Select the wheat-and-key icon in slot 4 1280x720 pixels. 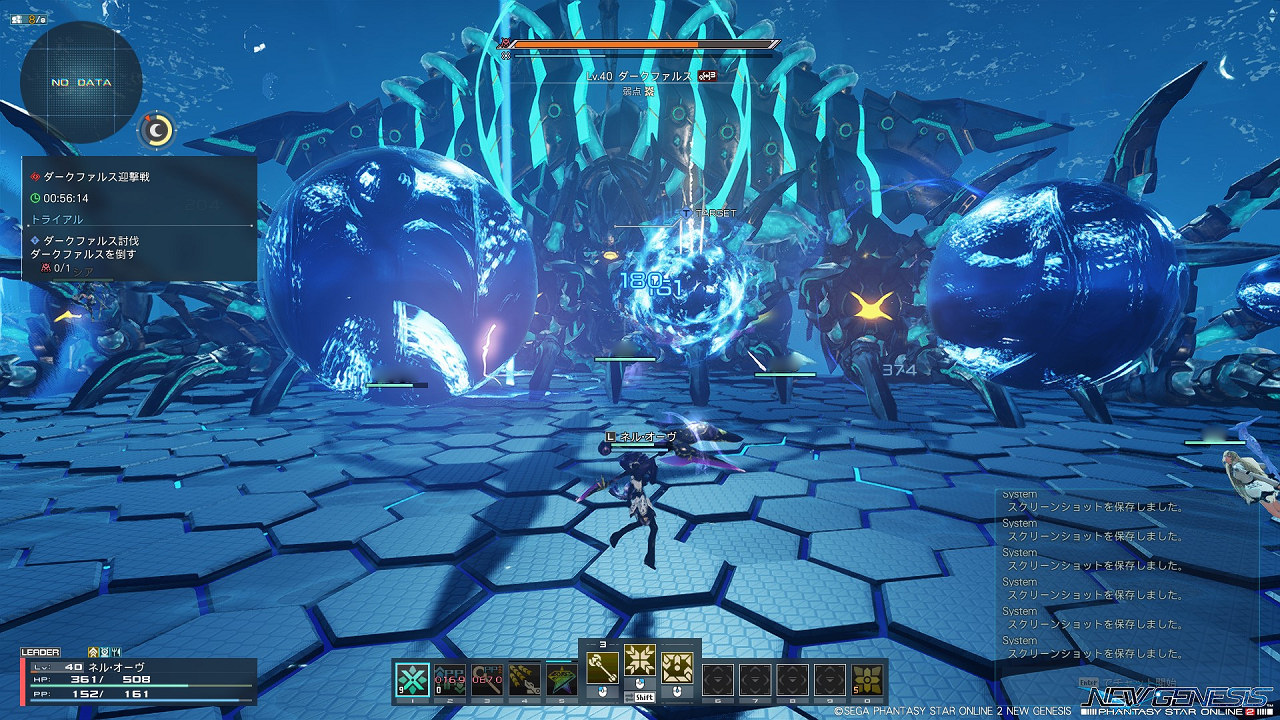click(x=524, y=679)
